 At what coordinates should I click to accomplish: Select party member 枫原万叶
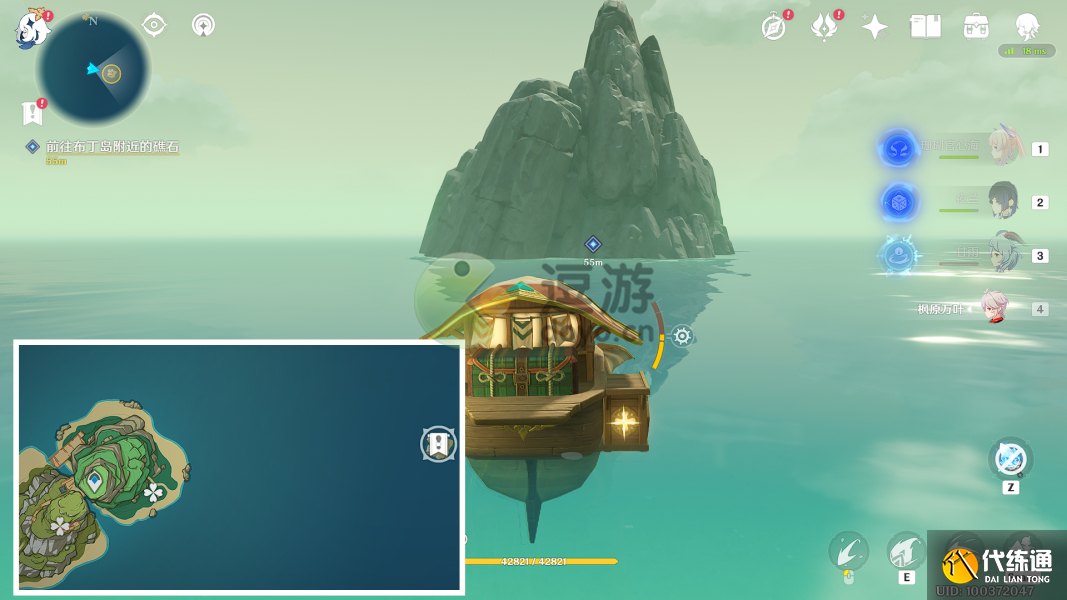[993, 308]
